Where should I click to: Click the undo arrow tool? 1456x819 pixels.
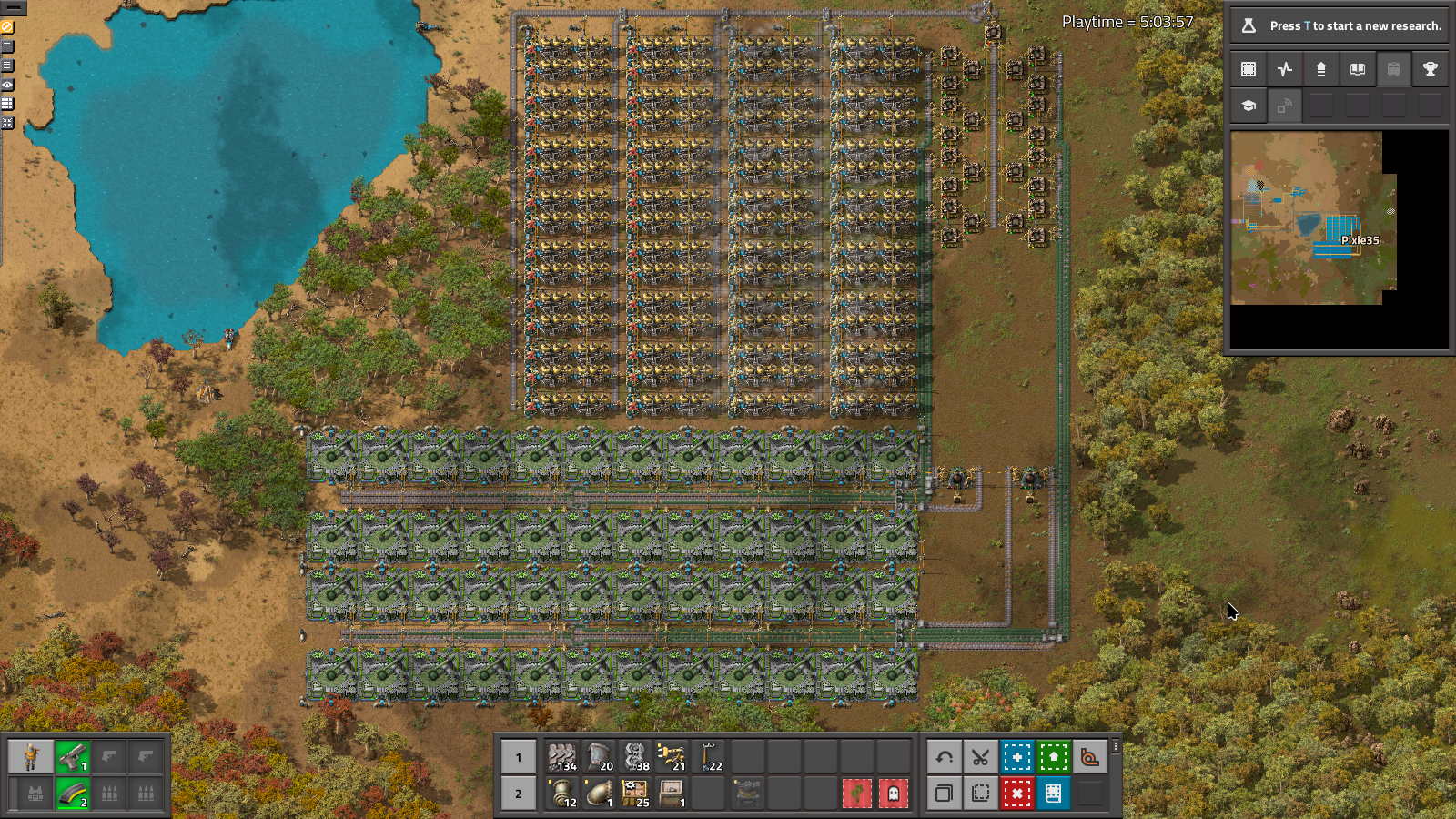(945, 757)
